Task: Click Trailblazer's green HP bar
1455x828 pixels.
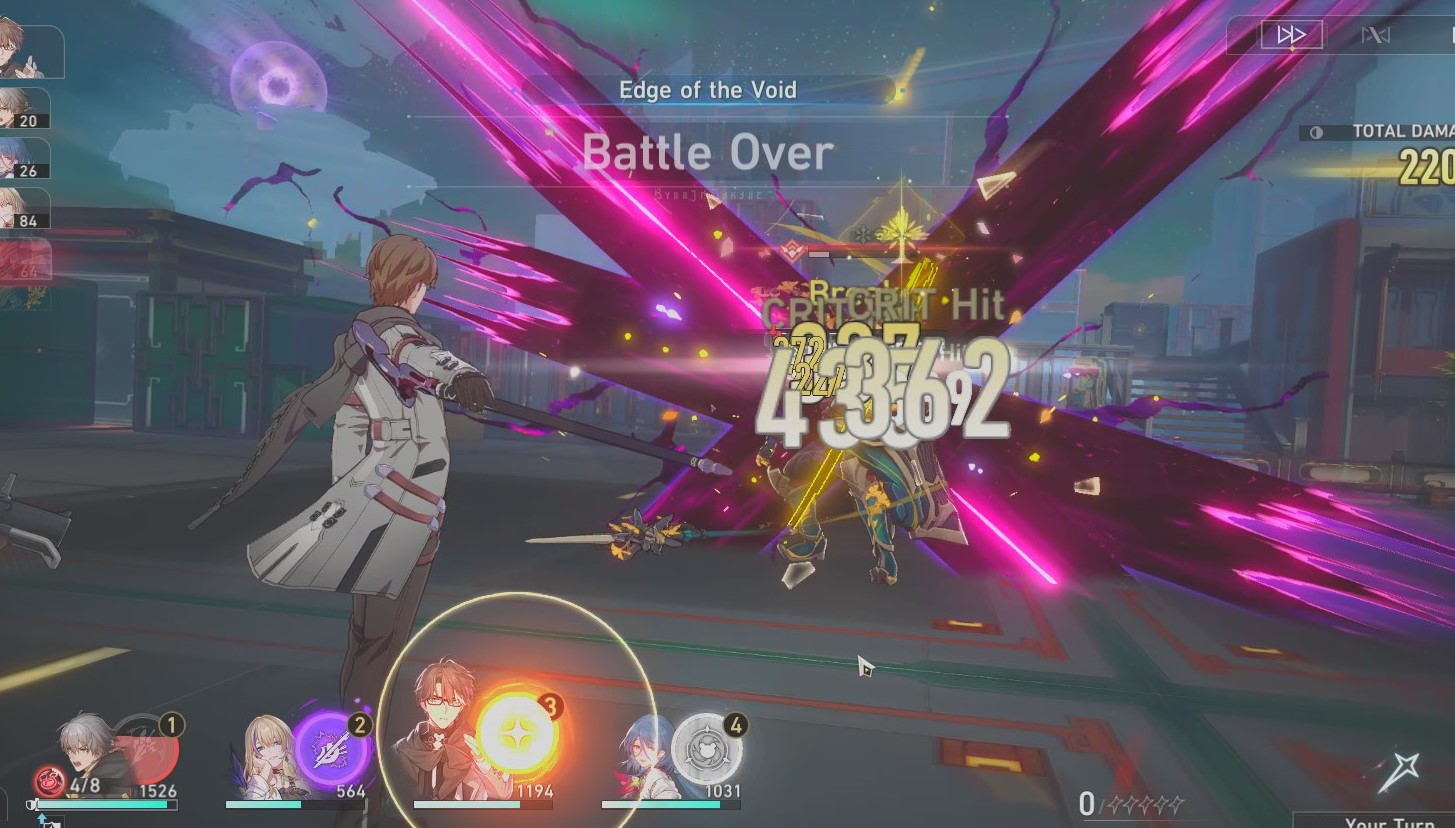Action: tap(100, 804)
